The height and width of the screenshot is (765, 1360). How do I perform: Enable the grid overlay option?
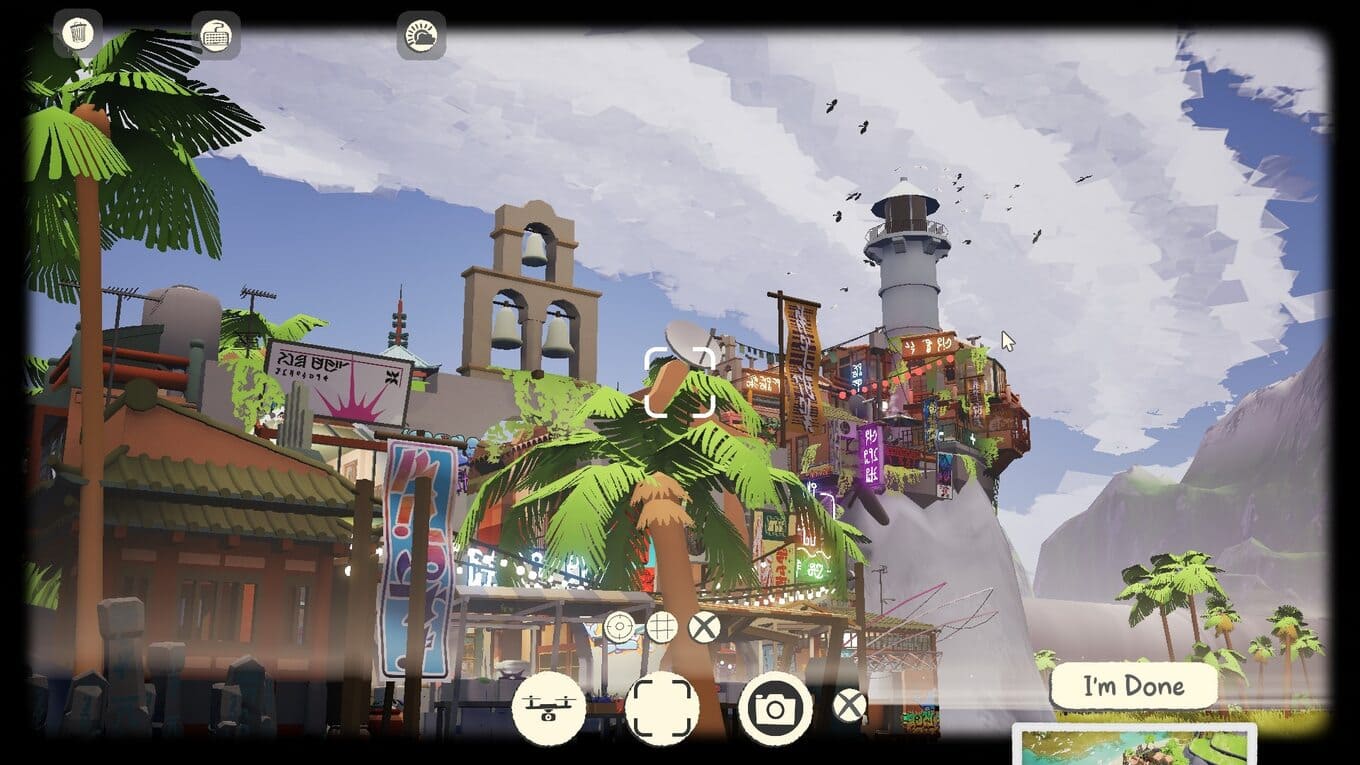point(661,628)
